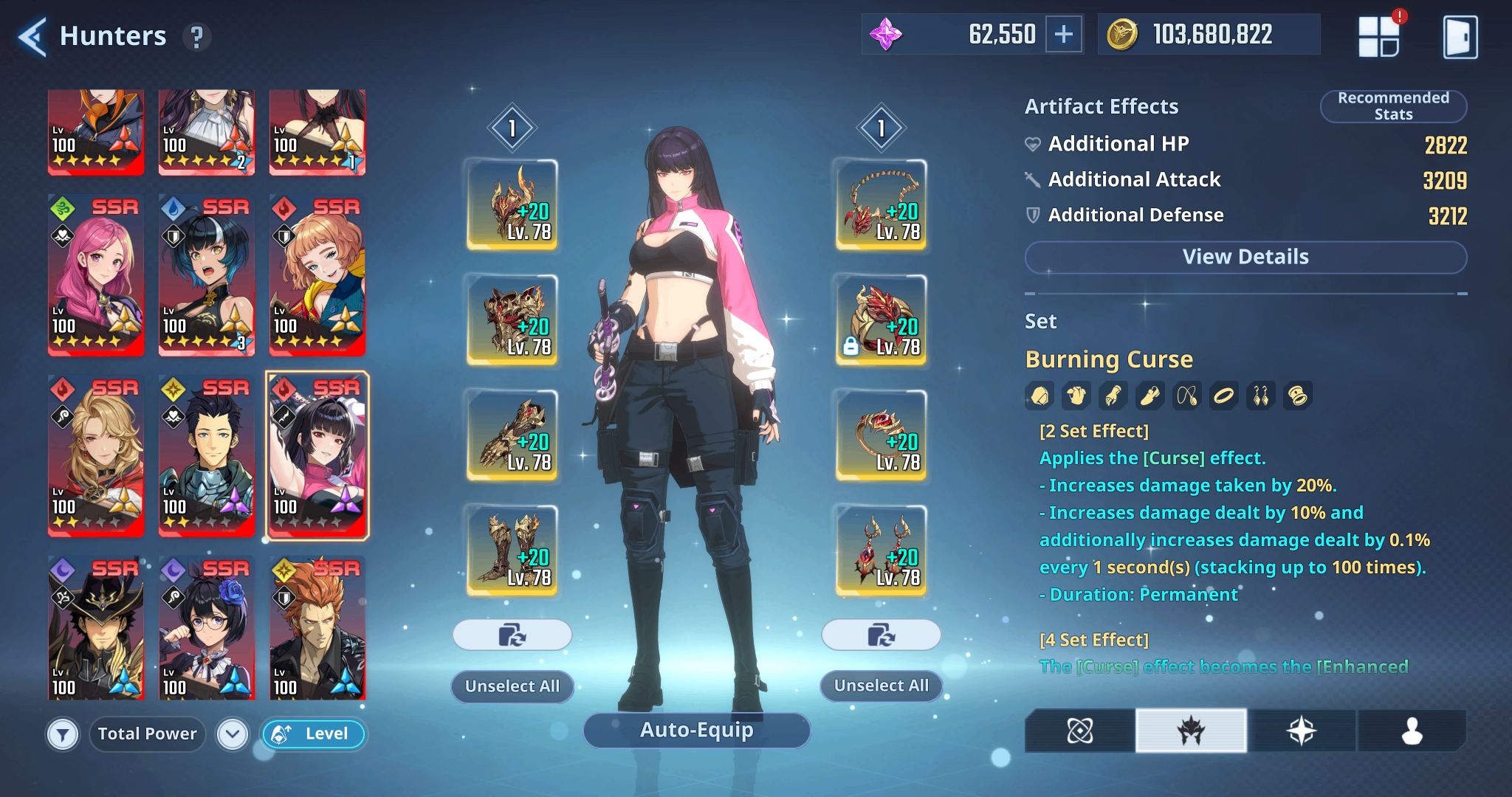Go back from the Hunters screen
The width and height of the screenshot is (1512, 797).
pos(32,36)
